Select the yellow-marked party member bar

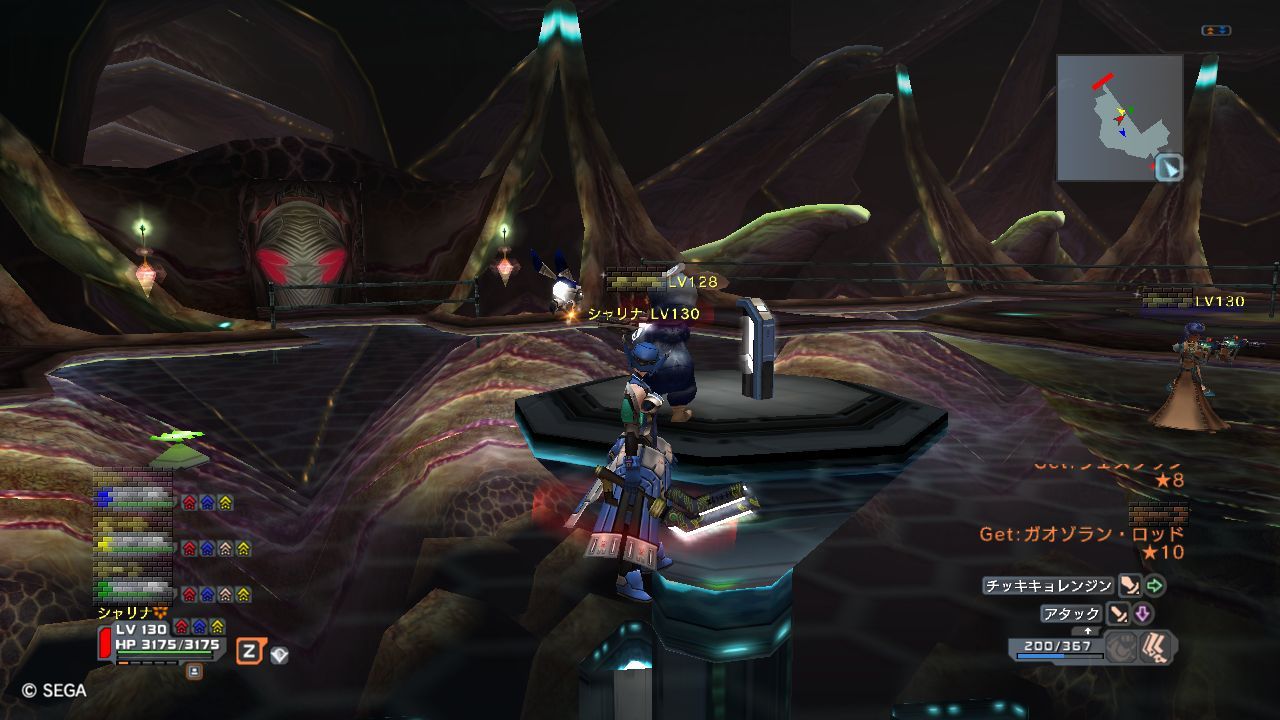pyautogui.click(x=133, y=546)
